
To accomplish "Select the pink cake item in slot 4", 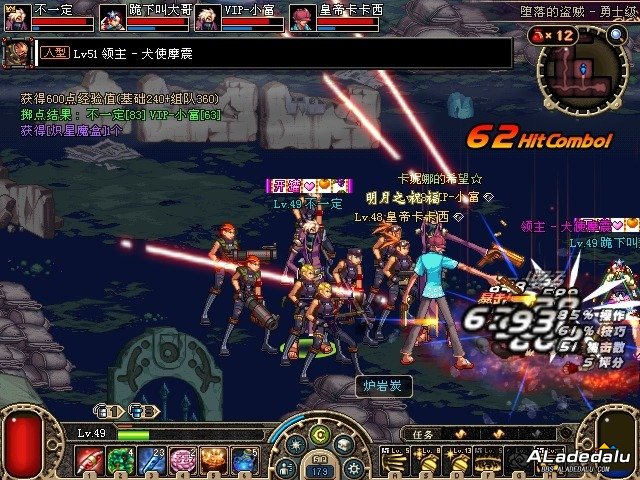I will [x=181, y=460].
